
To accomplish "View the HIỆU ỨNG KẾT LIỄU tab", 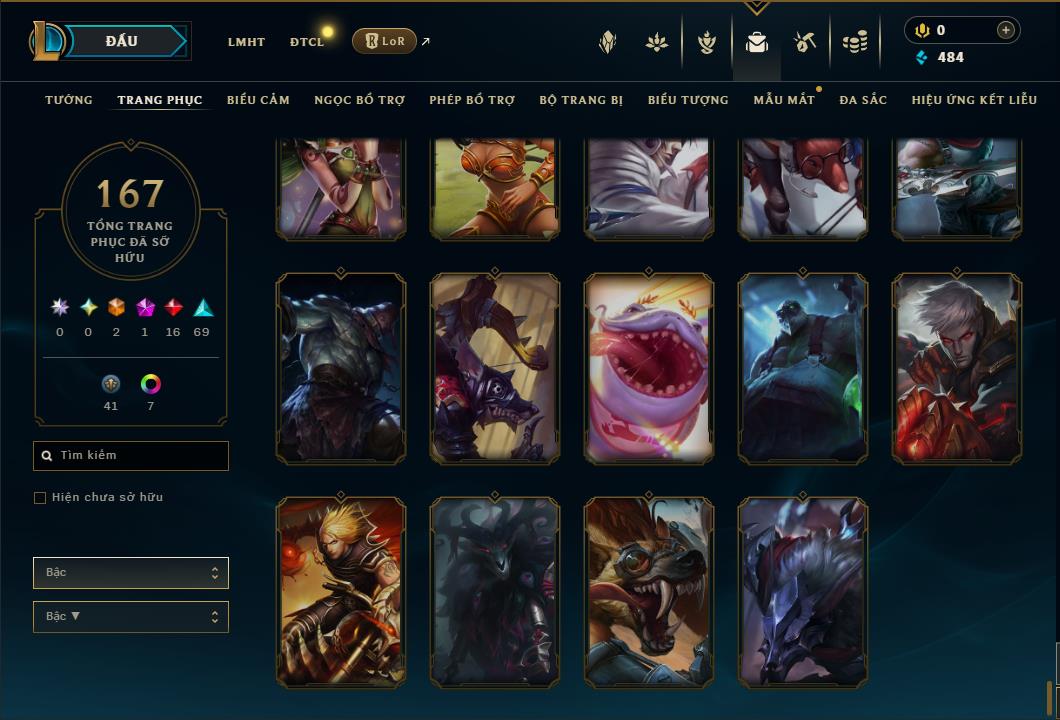I will 974,100.
